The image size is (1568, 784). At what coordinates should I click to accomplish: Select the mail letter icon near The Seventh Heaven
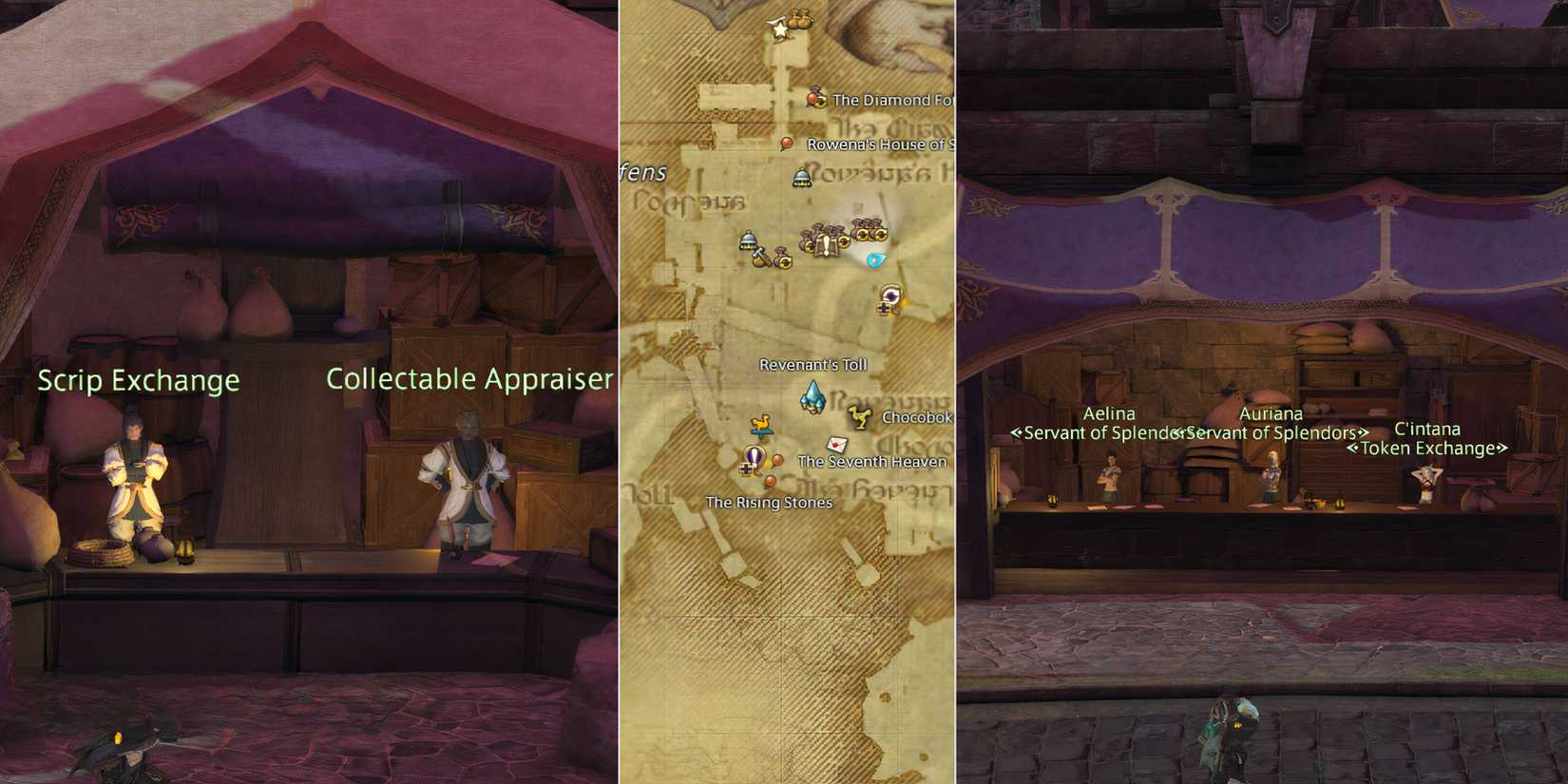coord(836,444)
